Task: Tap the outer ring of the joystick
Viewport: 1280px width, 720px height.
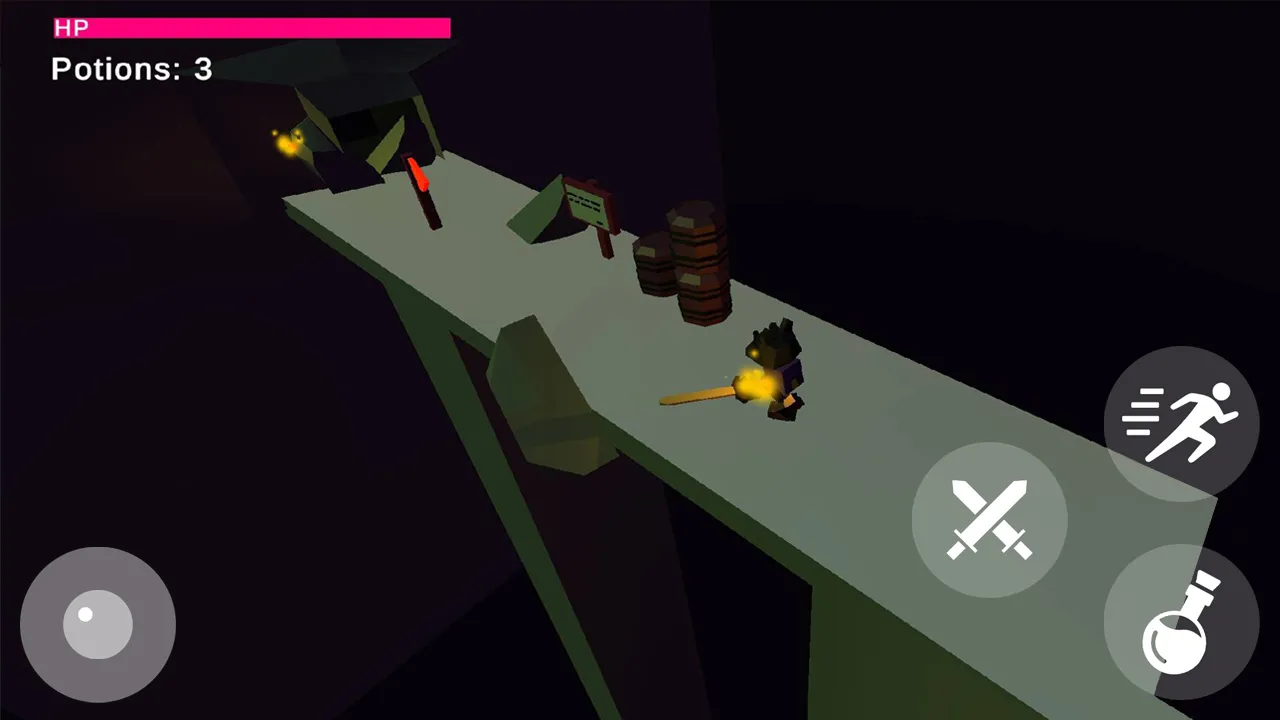Action: click(97, 568)
